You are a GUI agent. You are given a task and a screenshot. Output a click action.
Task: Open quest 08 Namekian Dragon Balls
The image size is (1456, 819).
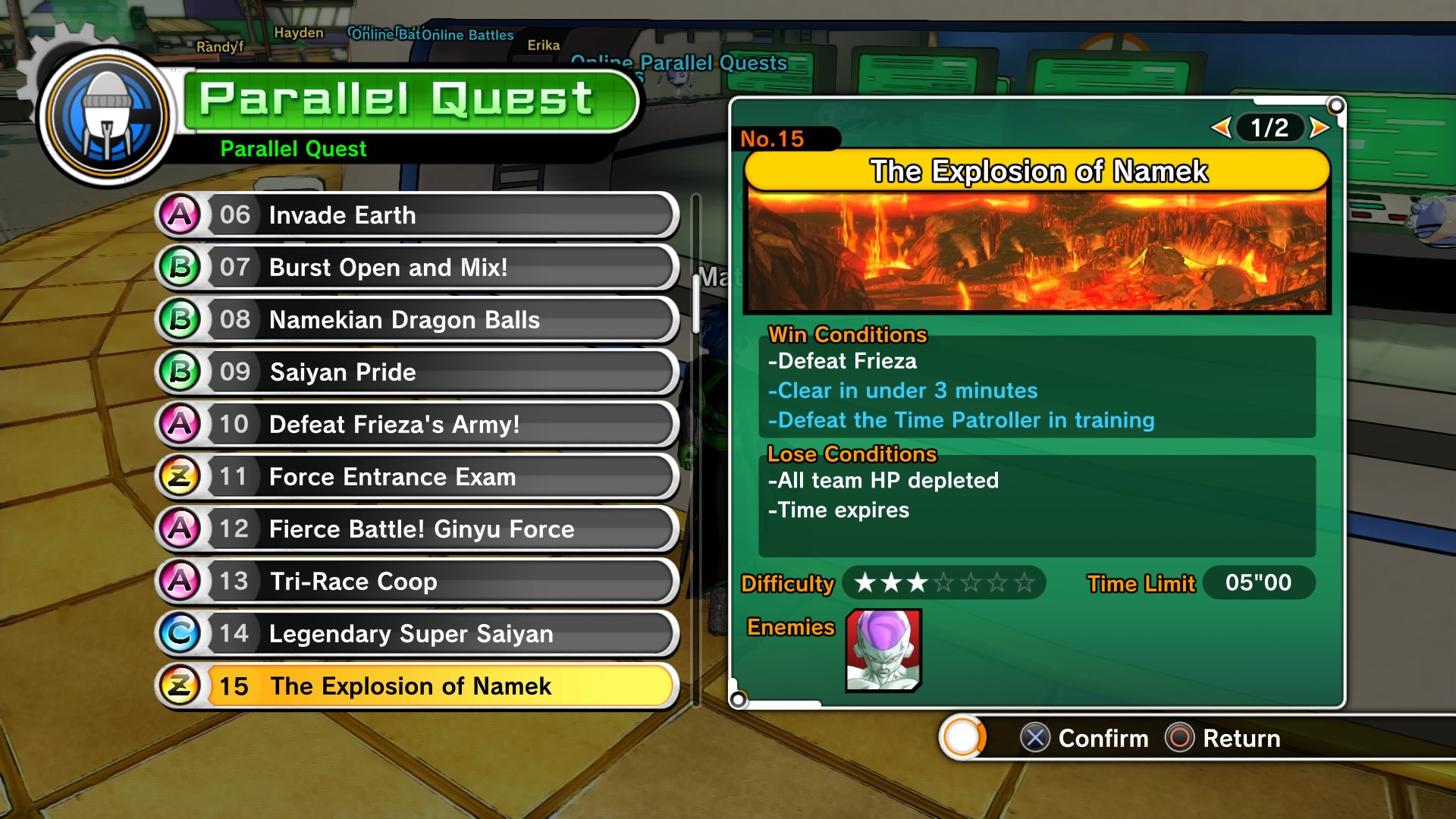417,320
